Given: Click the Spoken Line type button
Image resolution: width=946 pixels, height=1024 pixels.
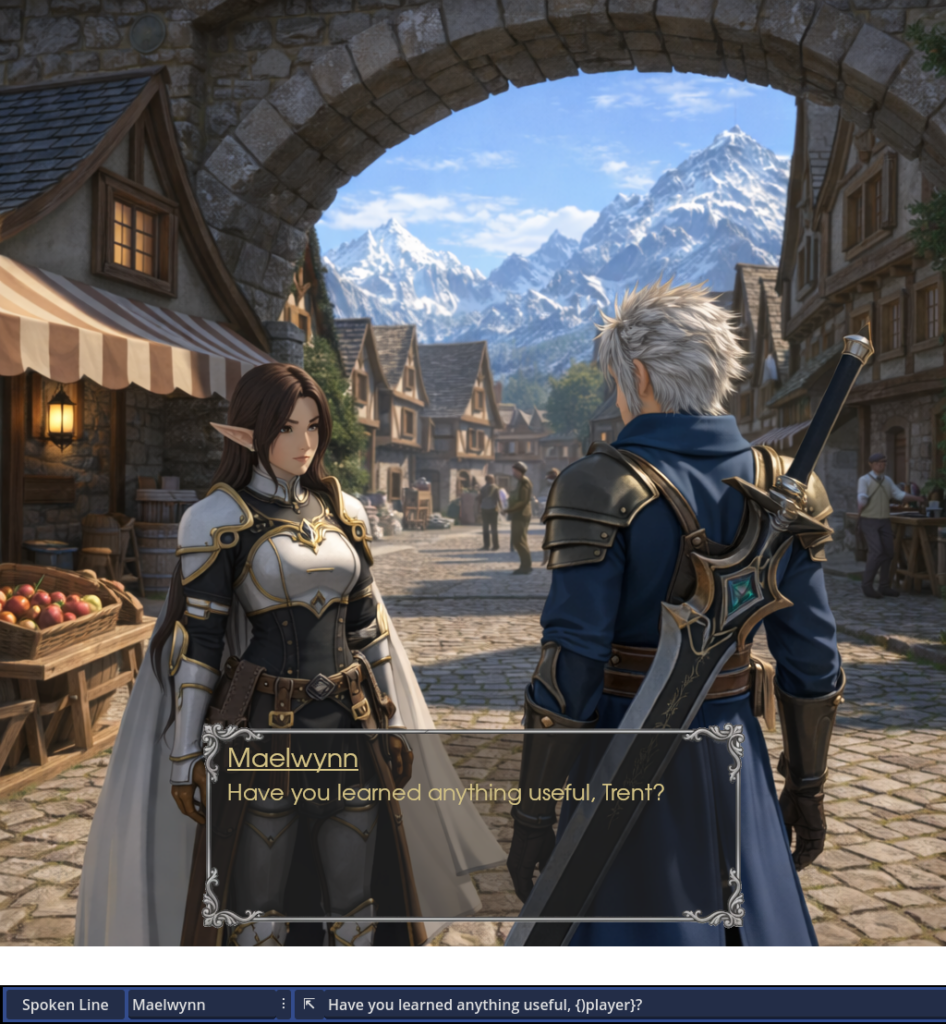Looking at the screenshot, I should pyautogui.click(x=65, y=1005).
